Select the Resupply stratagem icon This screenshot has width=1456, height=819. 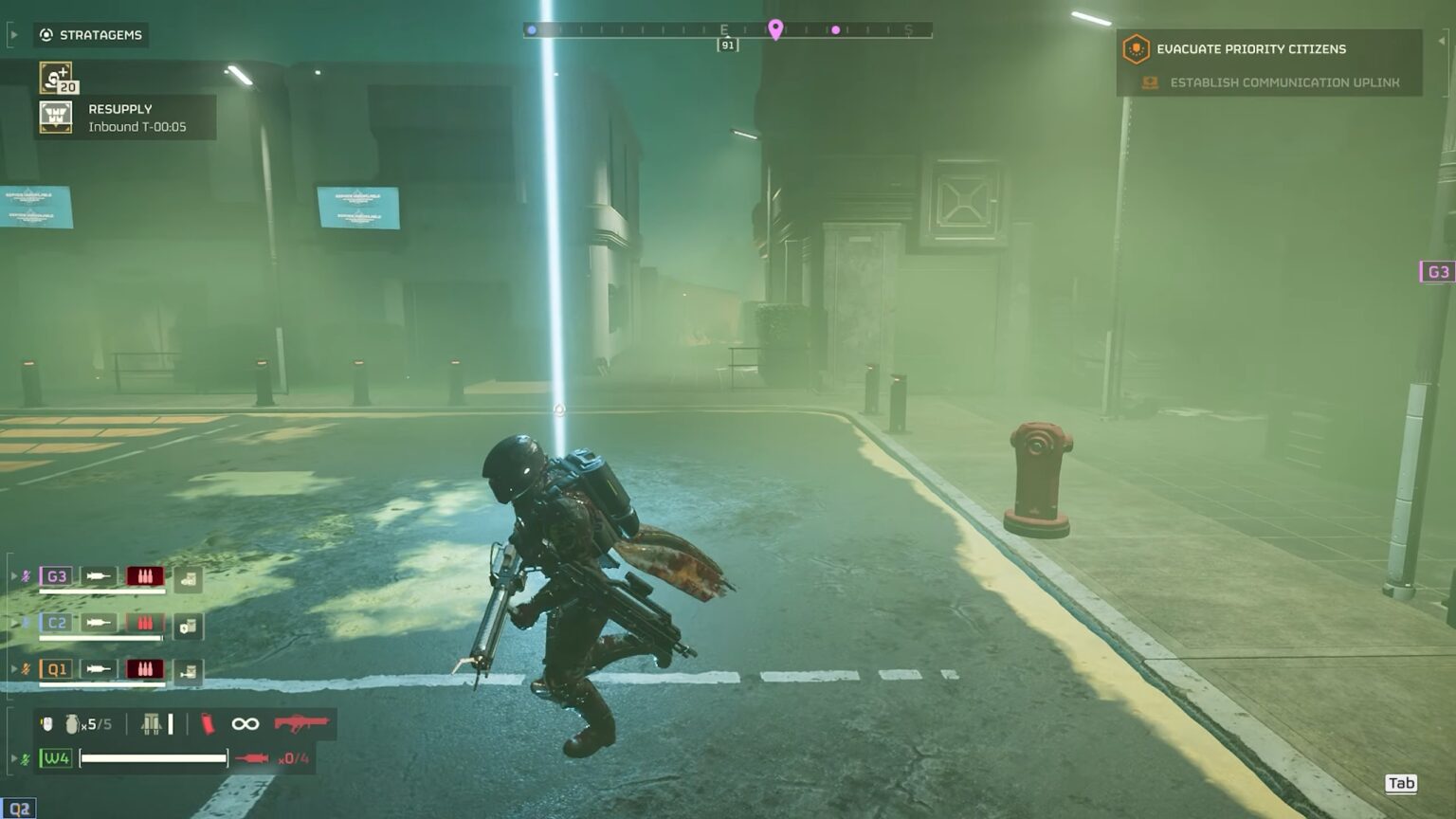click(x=56, y=117)
